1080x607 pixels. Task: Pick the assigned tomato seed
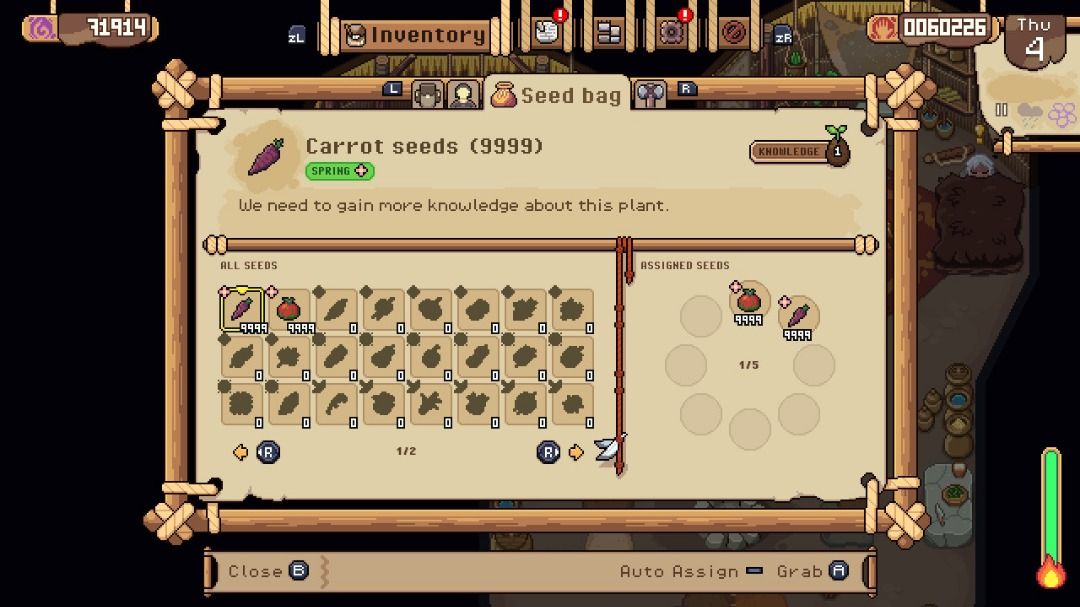pyautogui.click(x=749, y=300)
